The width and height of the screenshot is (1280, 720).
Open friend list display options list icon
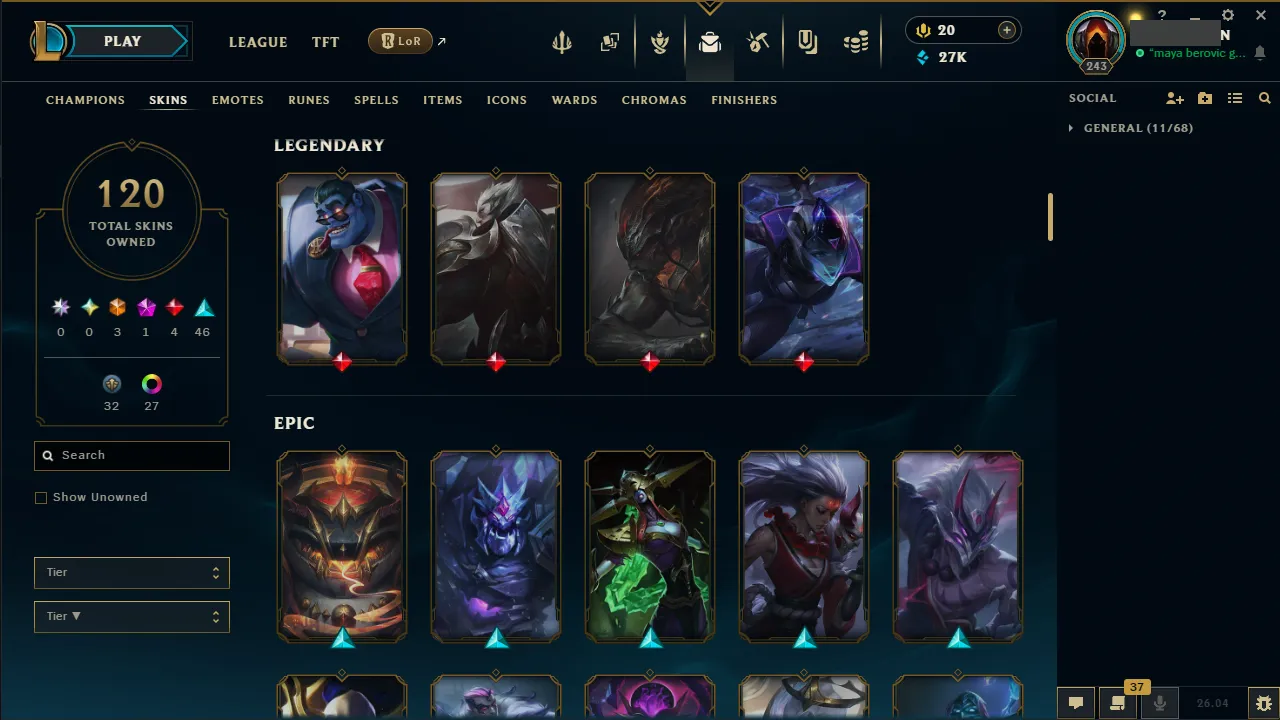pyautogui.click(x=1235, y=98)
